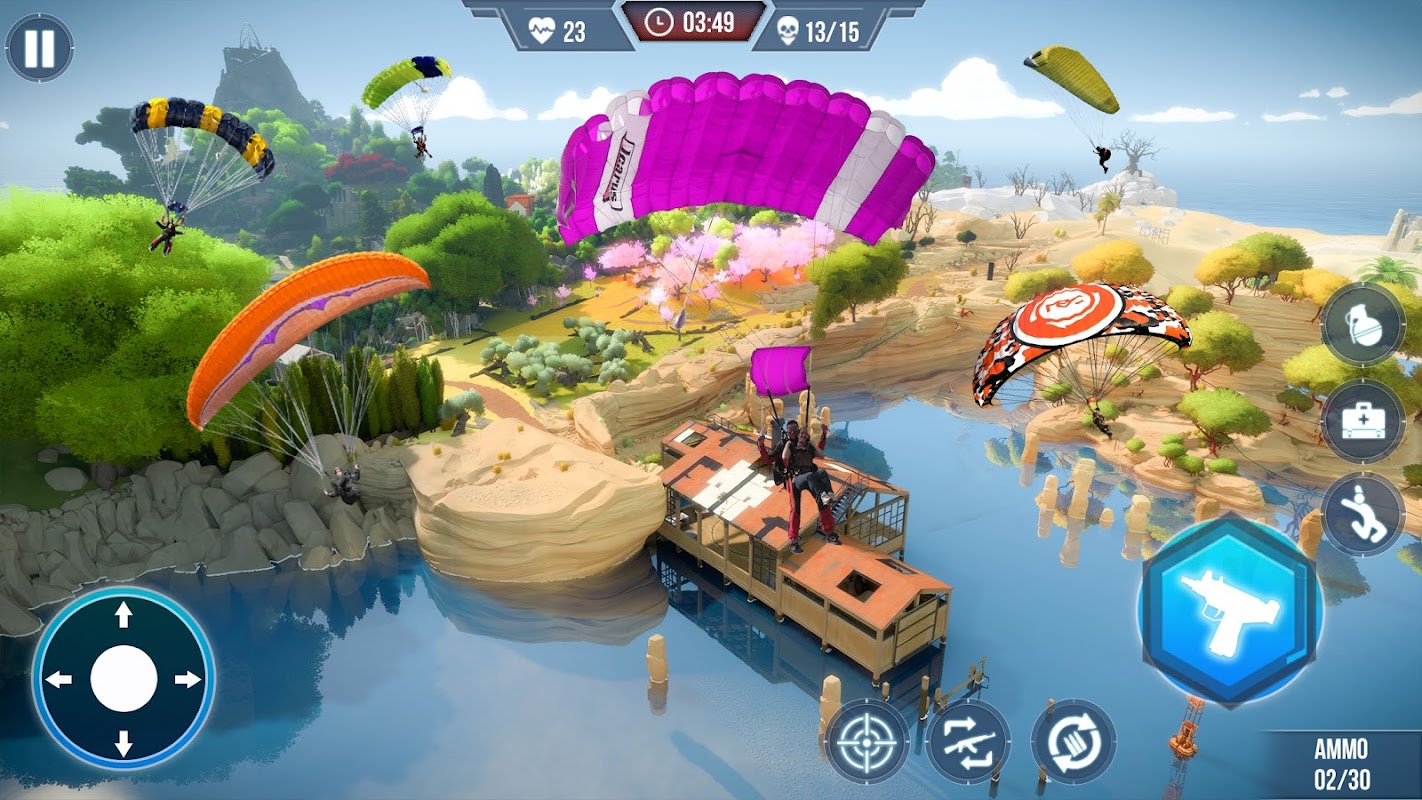Throw a grenade using the grenade icon

point(1362,324)
